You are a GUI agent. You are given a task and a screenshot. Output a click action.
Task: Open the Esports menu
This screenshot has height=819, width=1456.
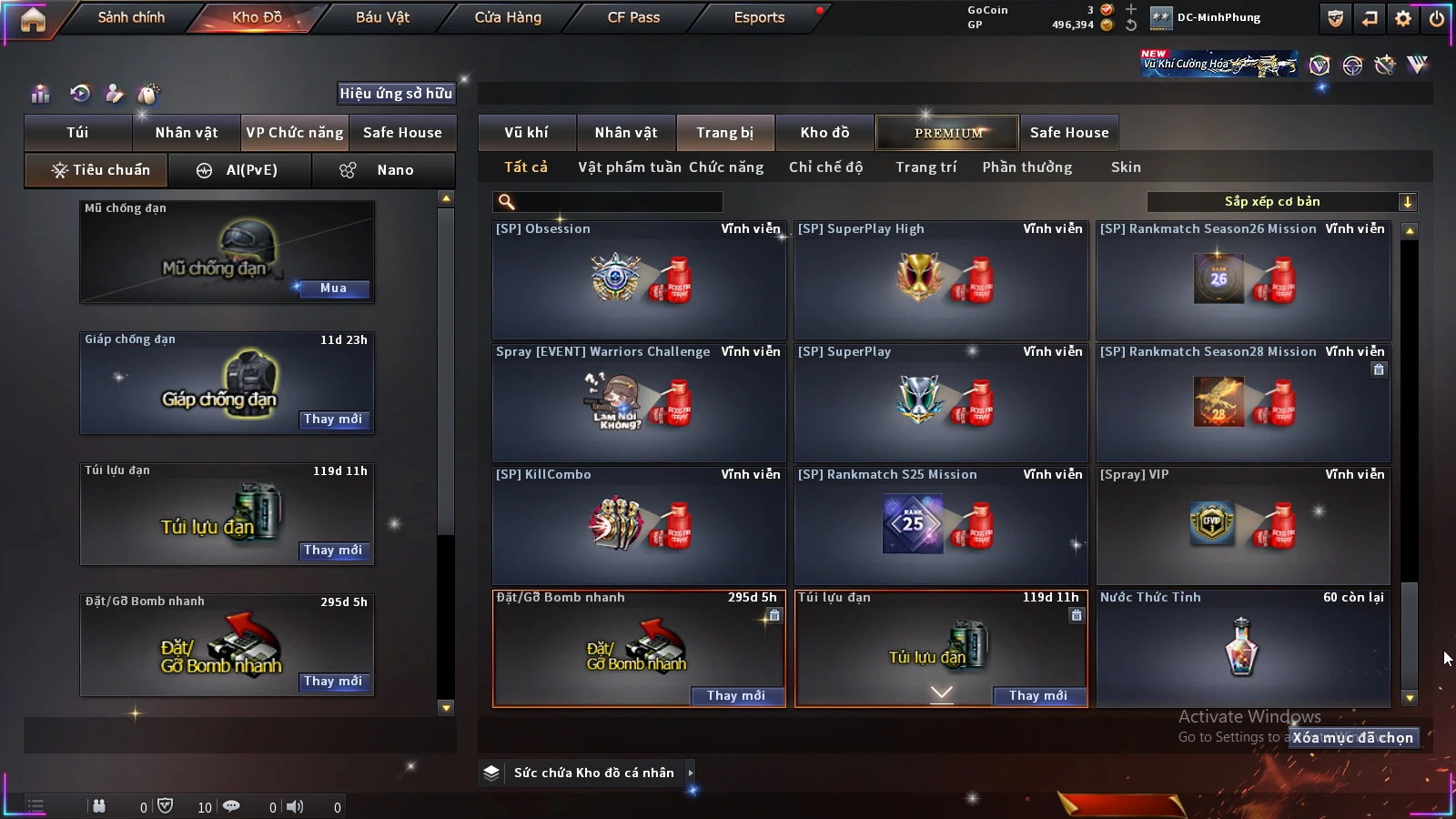pyautogui.click(x=759, y=17)
